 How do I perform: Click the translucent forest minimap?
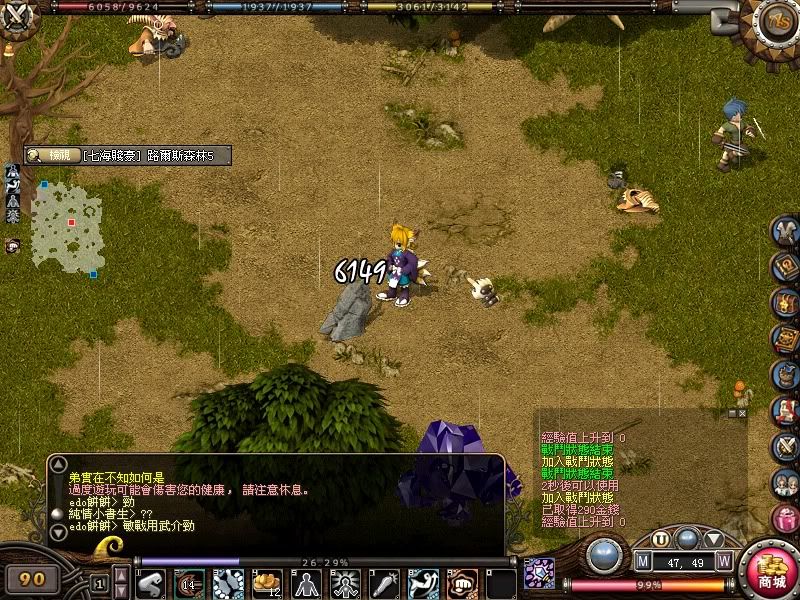[x=67, y=225]
